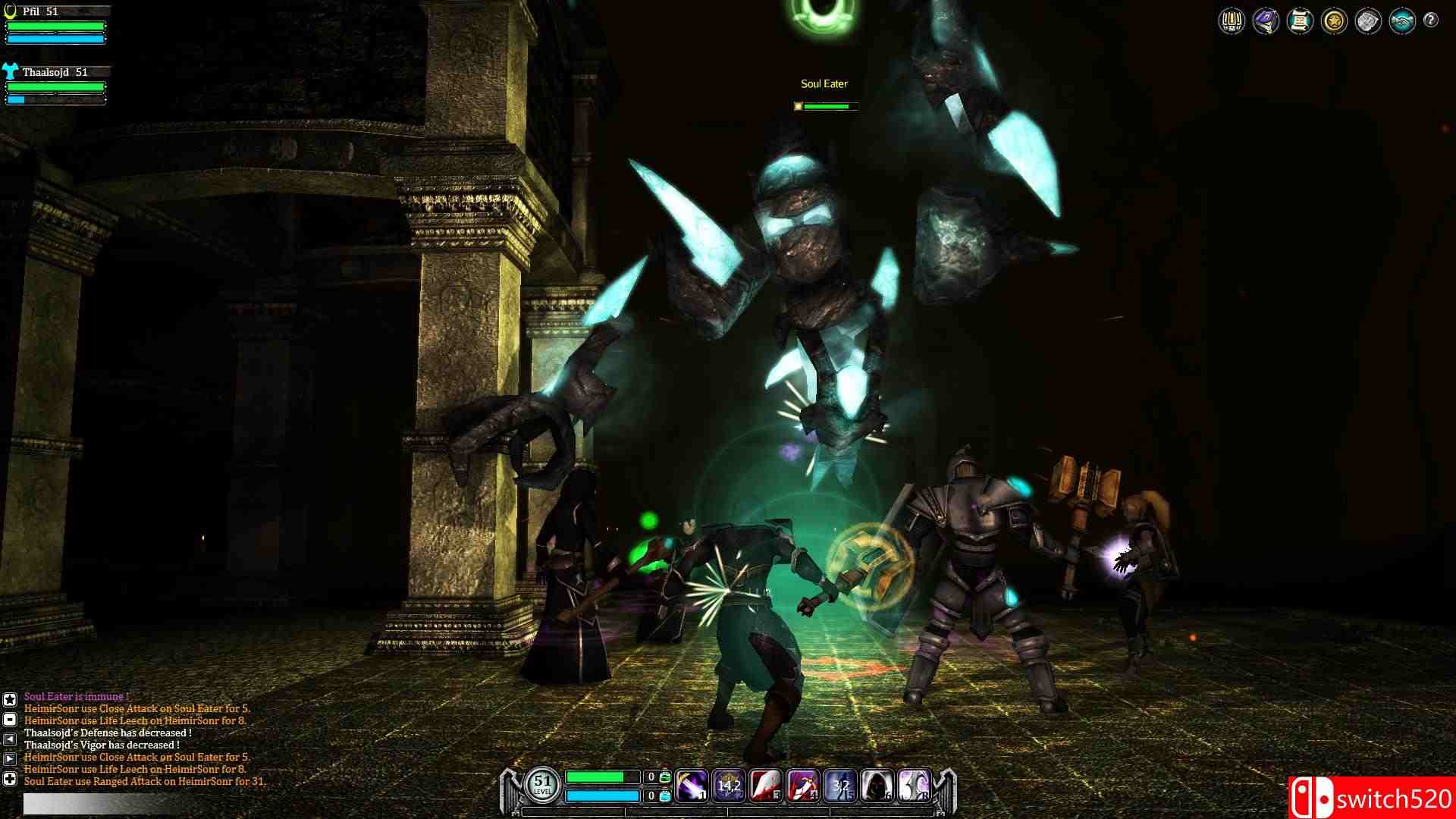
Task: Open the silver map parchment icon
Action: tap(1368, 21)
